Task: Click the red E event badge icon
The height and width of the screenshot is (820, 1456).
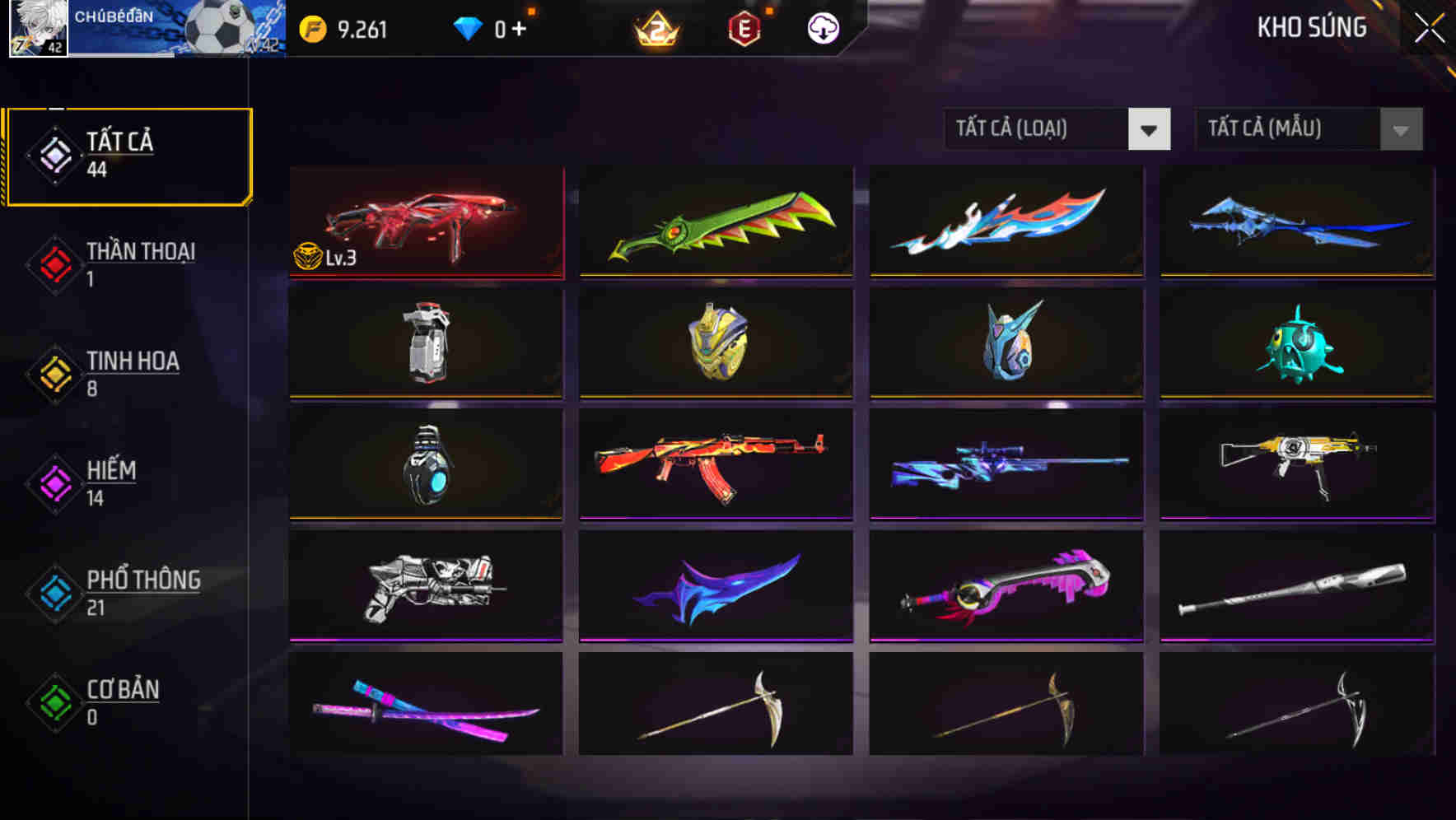Action: point(744,27)
